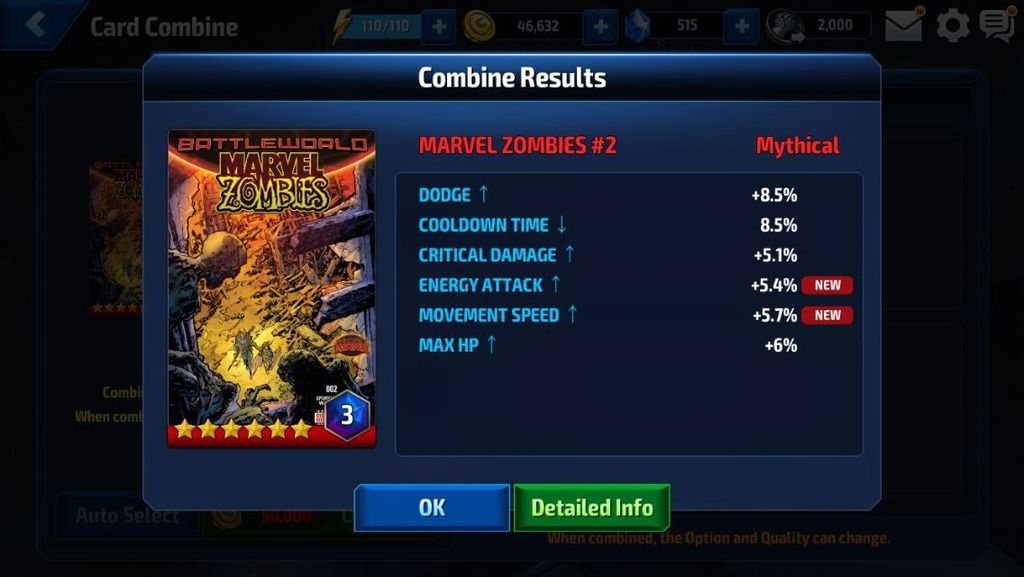This screenshot has width=1024, height=577.
Task: Open the mail inbox
Action: point(904,25)
